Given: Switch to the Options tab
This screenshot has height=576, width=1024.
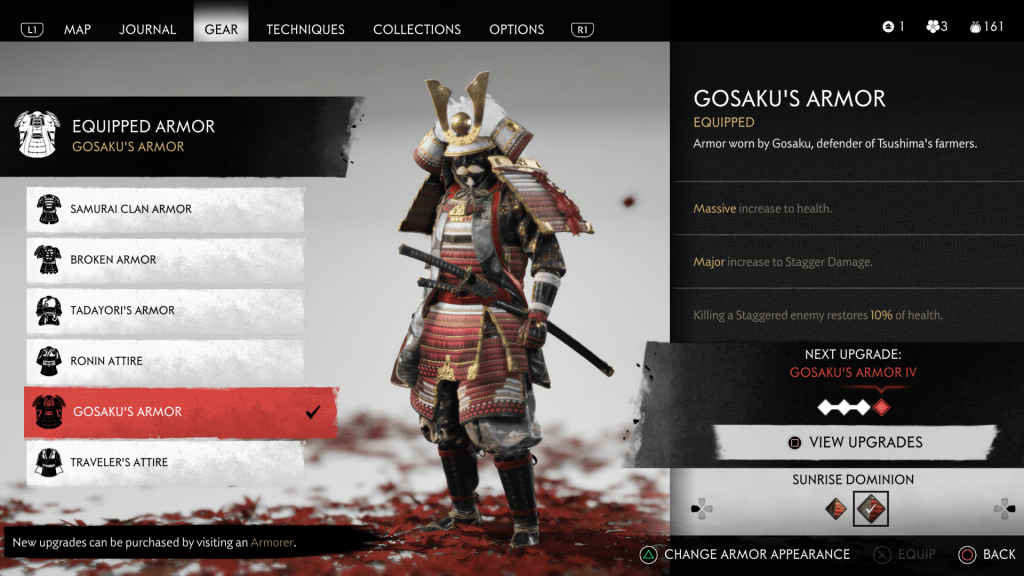Looking at the screenshot, I should pyautogui.click(x=517, y=29).
